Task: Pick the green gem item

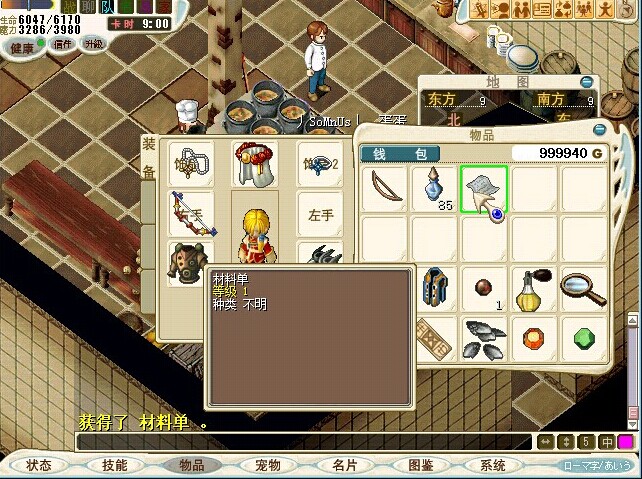Action: (x=583, y=336)
